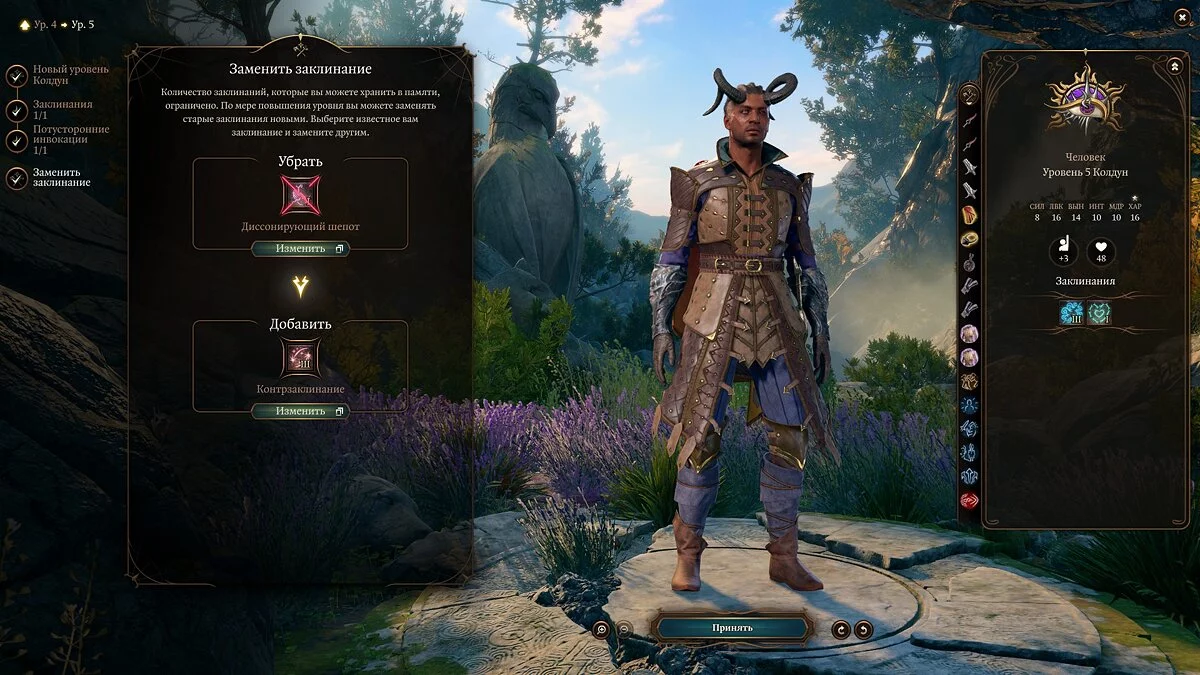This screenshot has width=1200, height=675.
Task: Switch to the Заменить заклинание step
Action: (17, 177)
